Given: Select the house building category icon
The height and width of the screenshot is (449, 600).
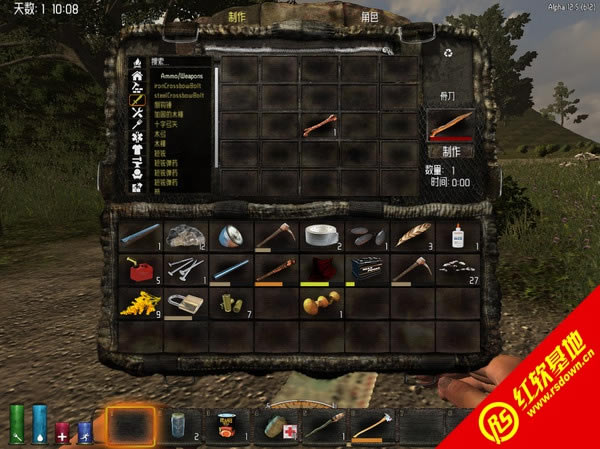Looking at the screenshot, I should point(136,75).
